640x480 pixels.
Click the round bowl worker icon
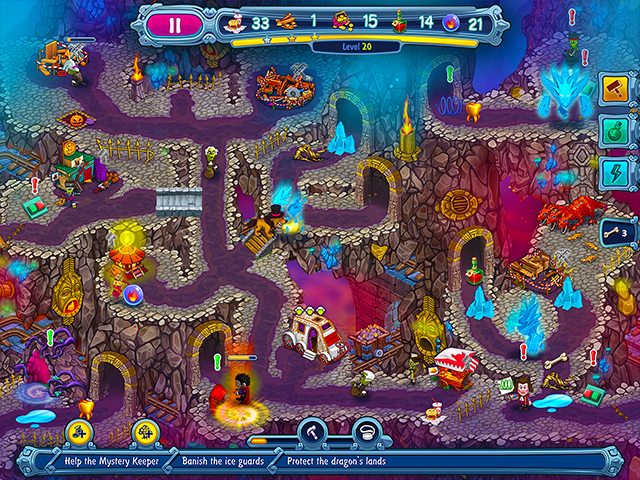coord(367,431)
